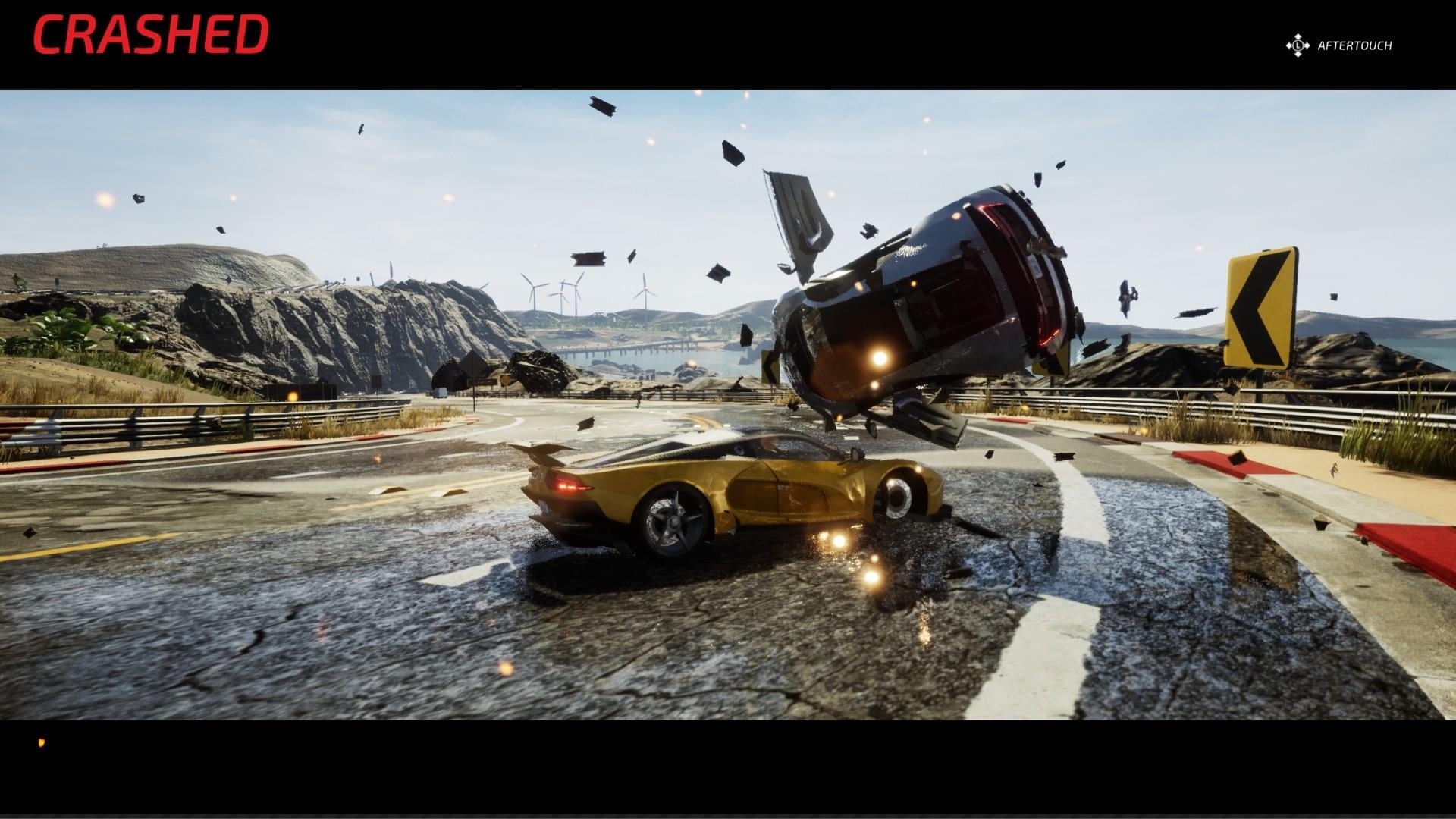Click the down arrow of the Aftertouch control
Image resolution: width=1456 pixels, height=819 pixels.
click(x=1298, y=54)
